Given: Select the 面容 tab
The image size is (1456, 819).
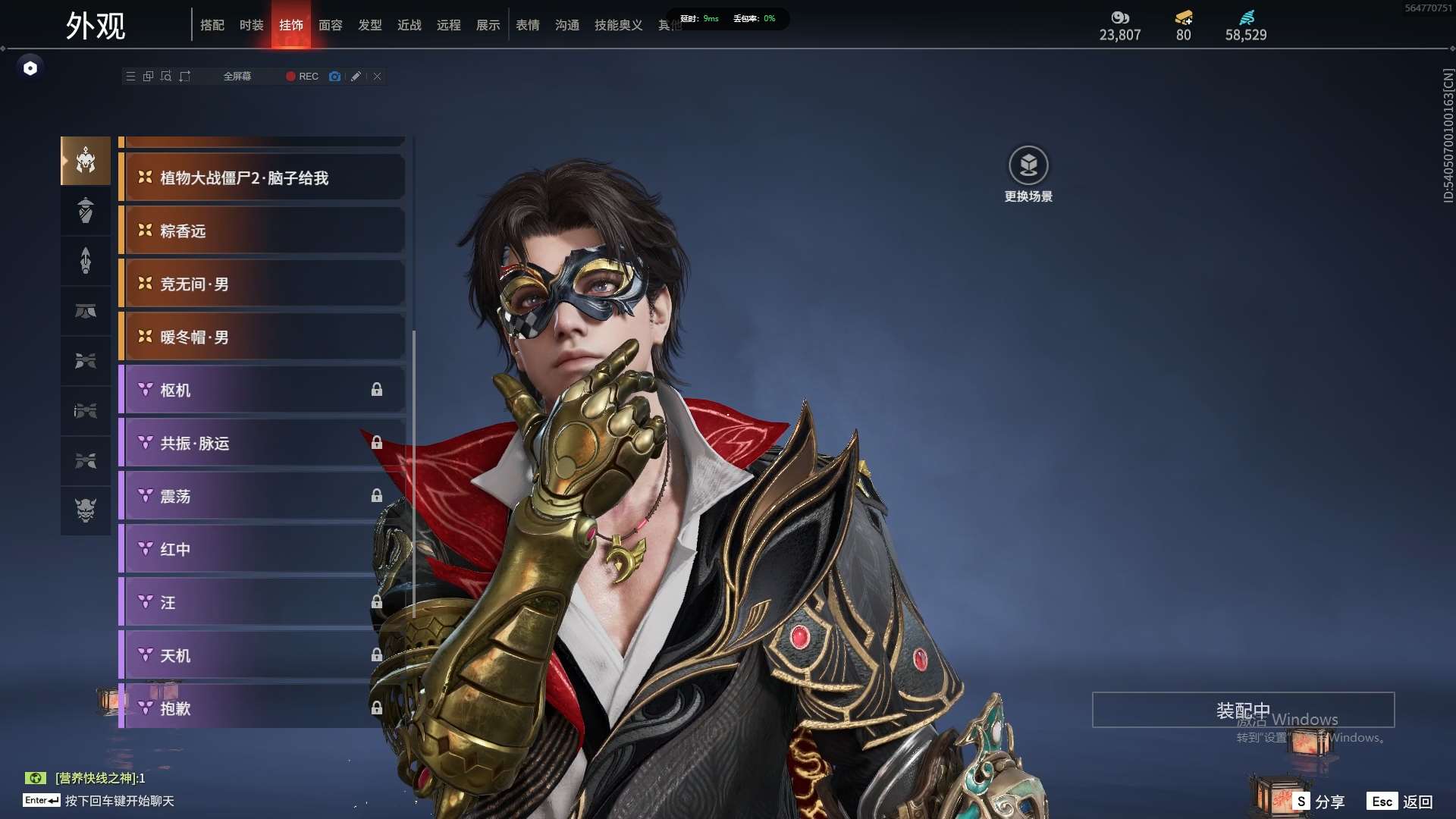Looking at the screenshot, I should (331, 25).
